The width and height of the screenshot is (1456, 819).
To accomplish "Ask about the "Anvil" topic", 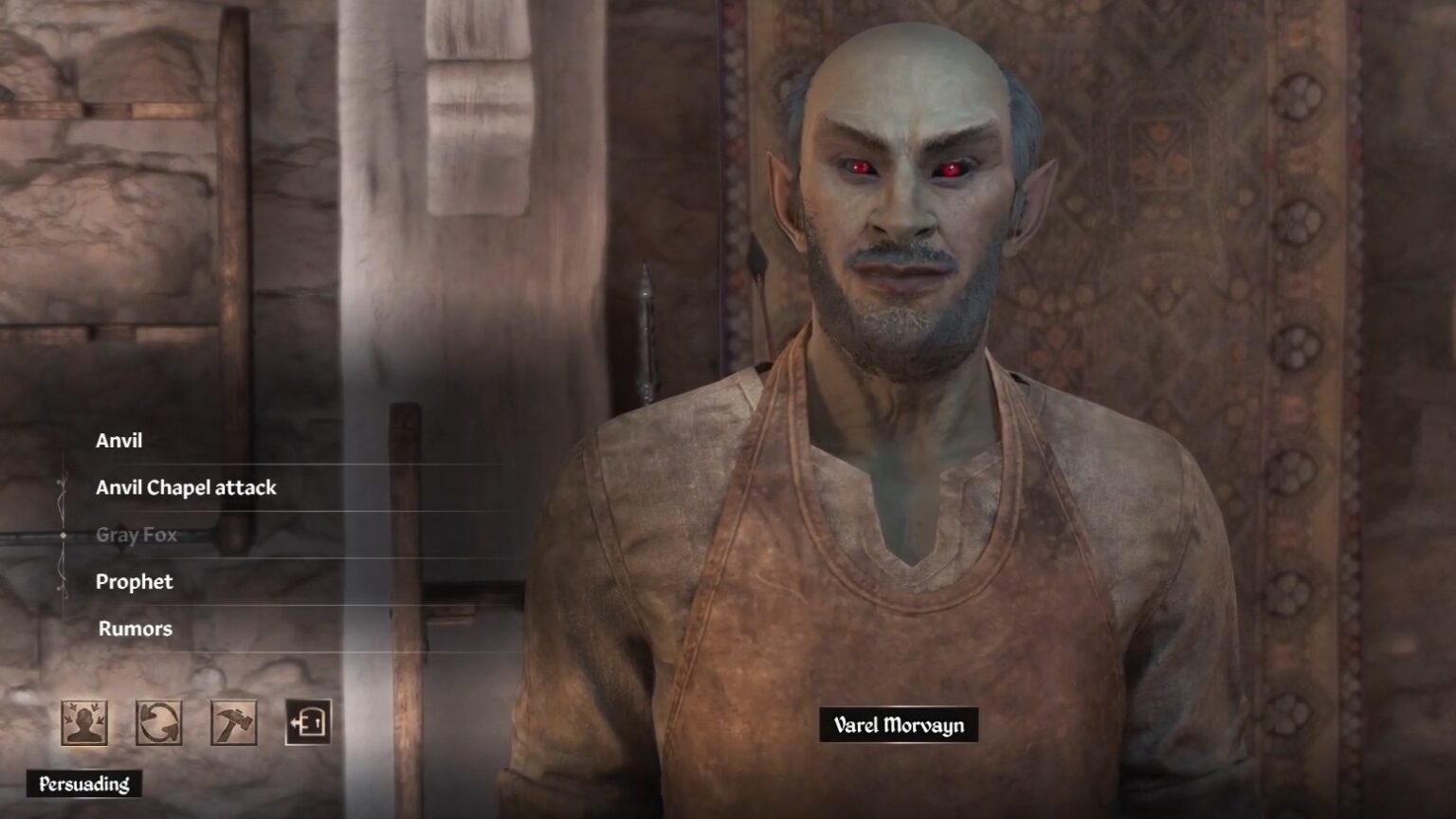I will coord(118,440).
